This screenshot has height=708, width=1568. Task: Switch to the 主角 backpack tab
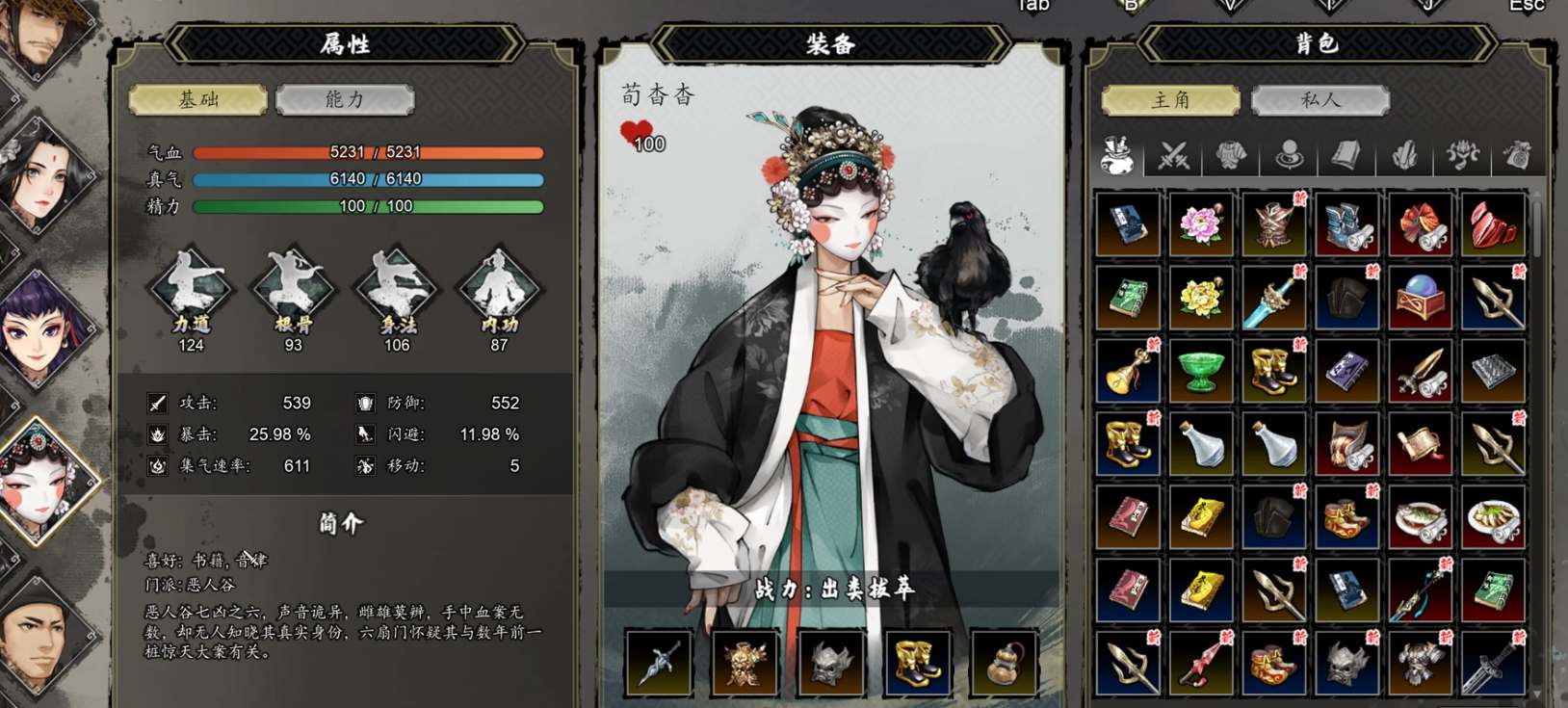(x=1170, y=100)
